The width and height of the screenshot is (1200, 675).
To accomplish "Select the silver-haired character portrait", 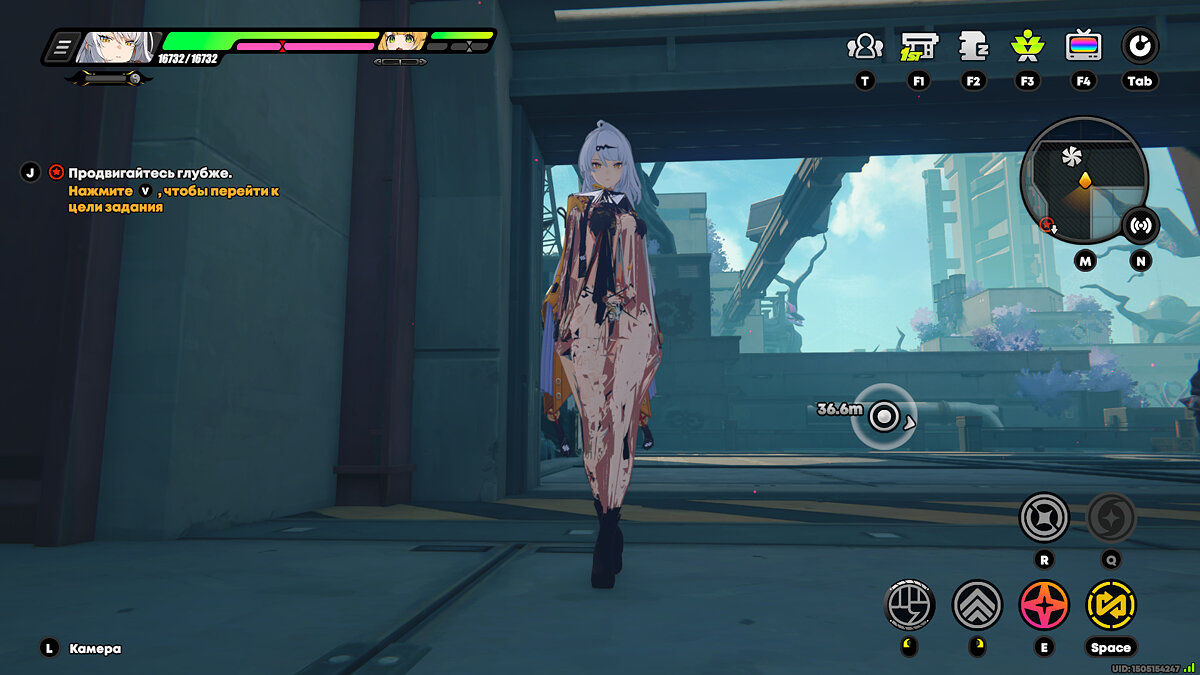I will pyautogui.click(x=117, y=45).
